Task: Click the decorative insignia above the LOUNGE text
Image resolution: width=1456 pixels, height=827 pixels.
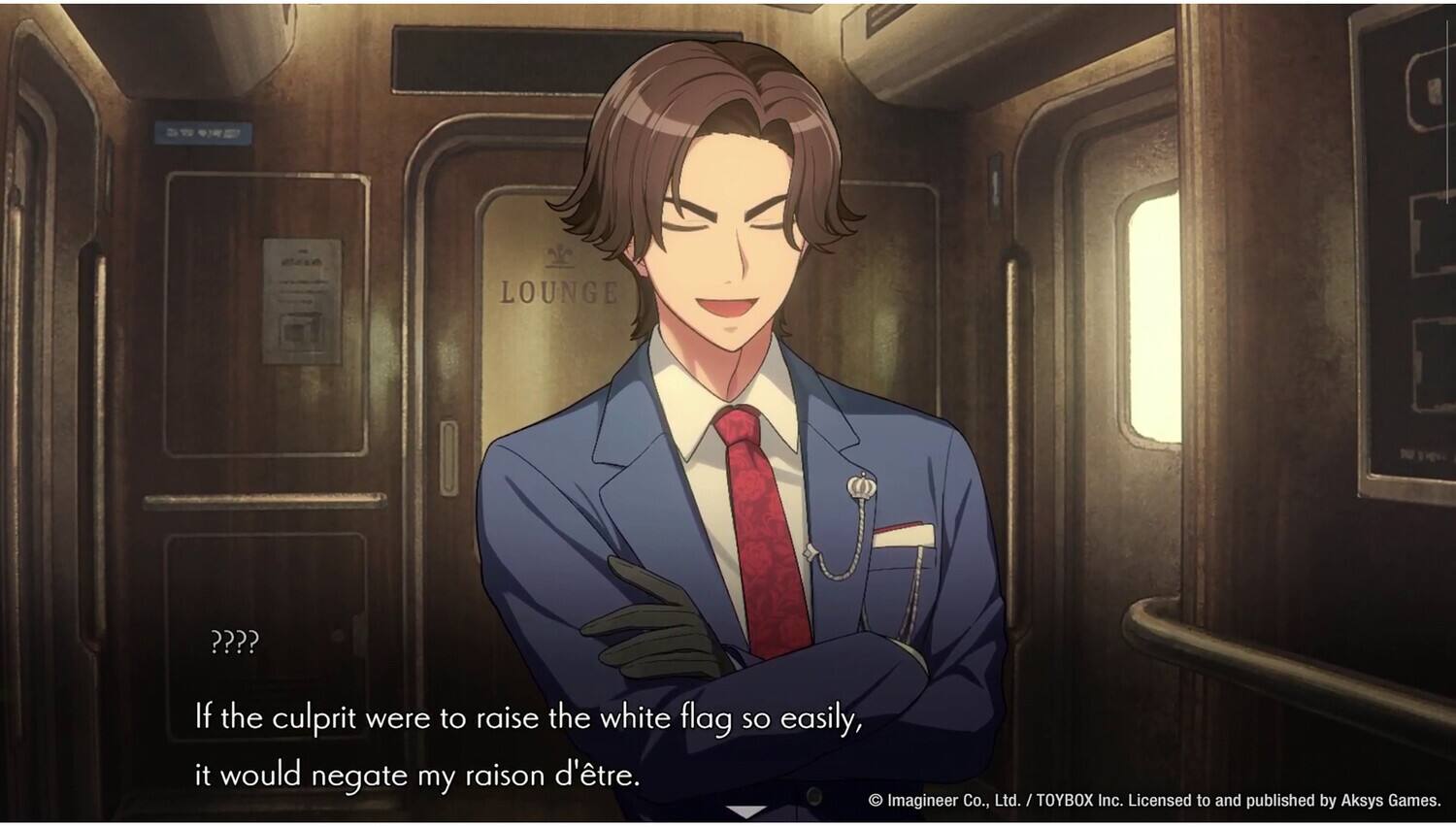Action: coord(558,252)
